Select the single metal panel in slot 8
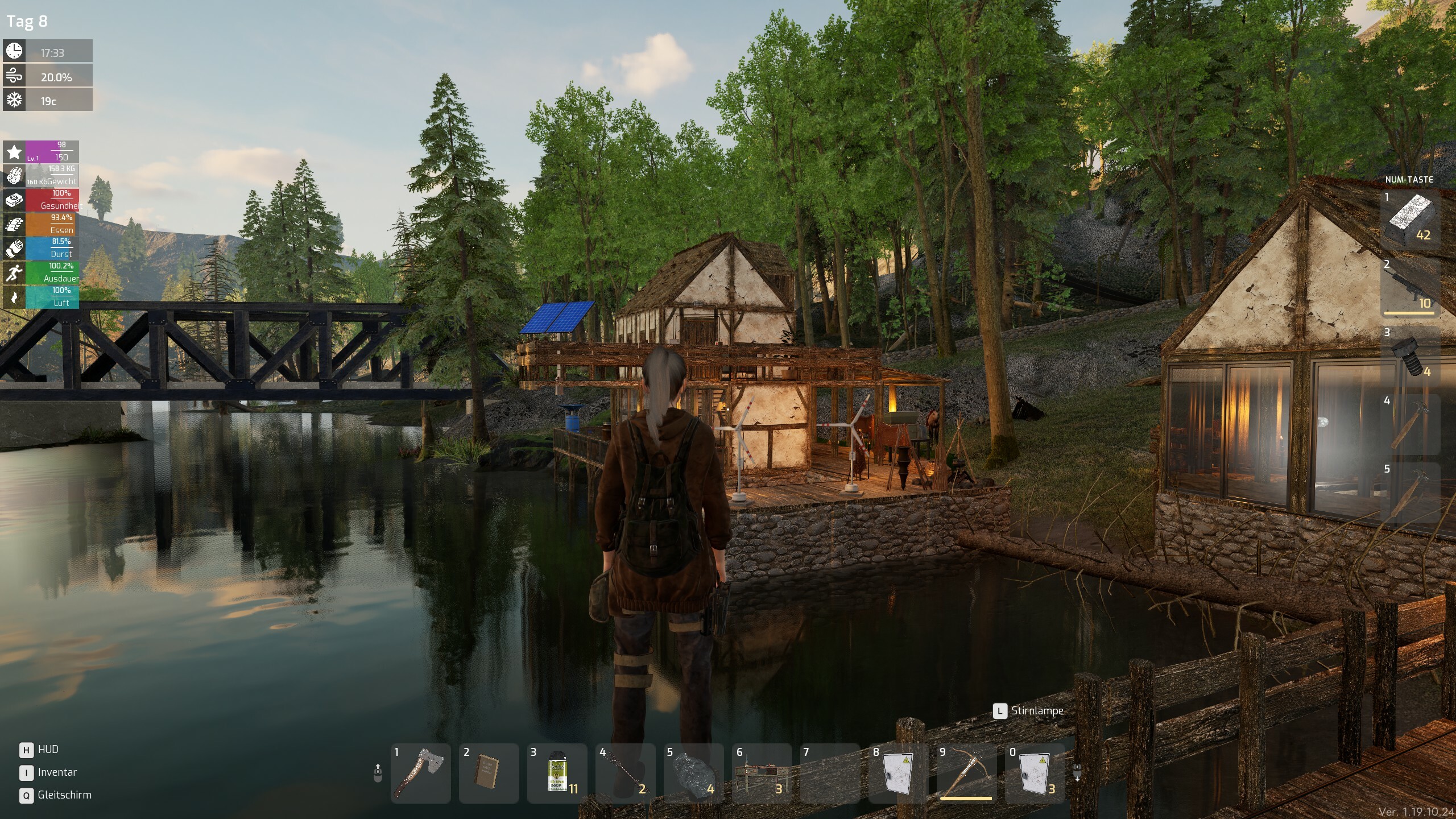 (898, 773)
